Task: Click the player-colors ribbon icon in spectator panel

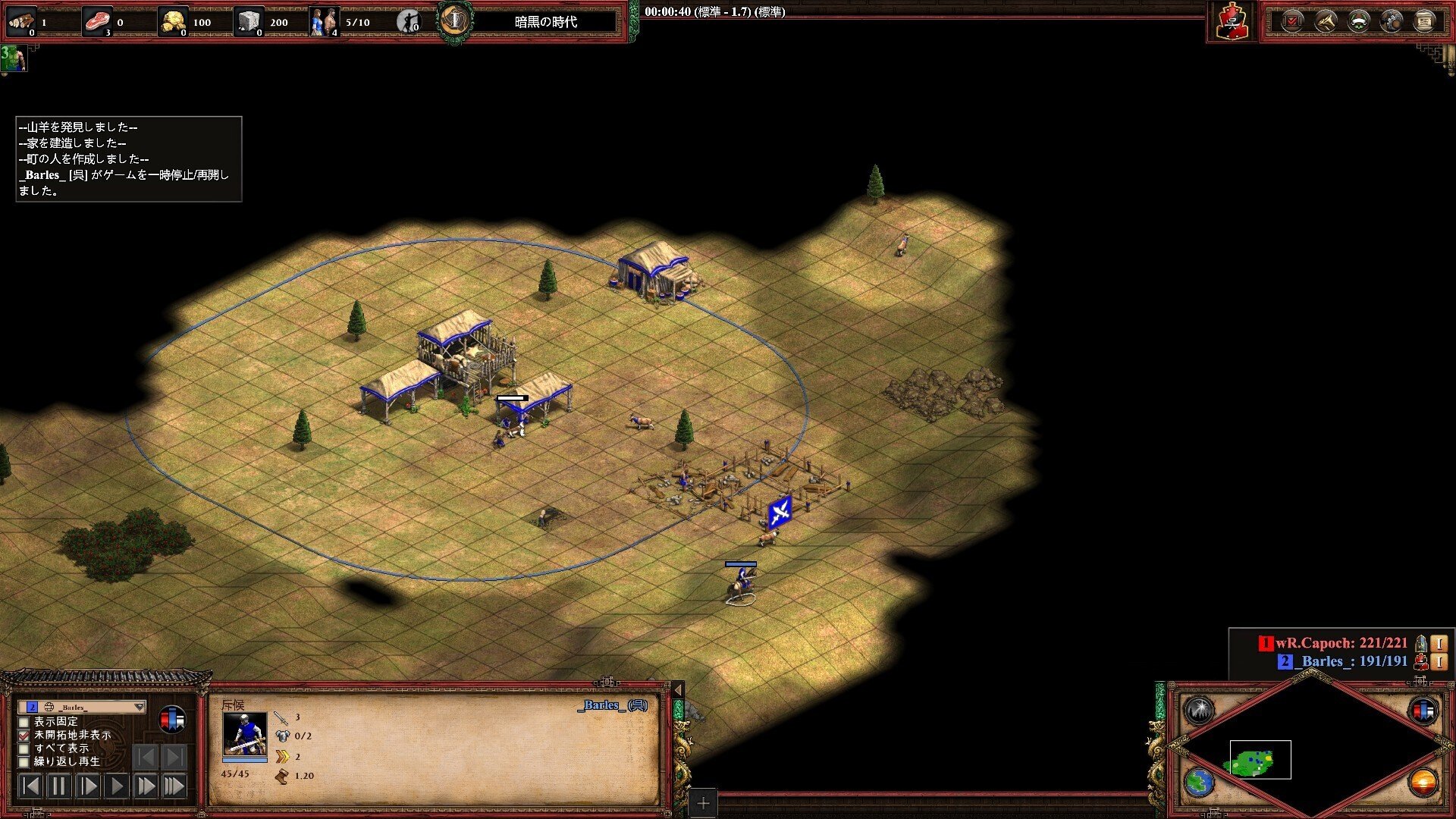Action: (x=171, y=719)
